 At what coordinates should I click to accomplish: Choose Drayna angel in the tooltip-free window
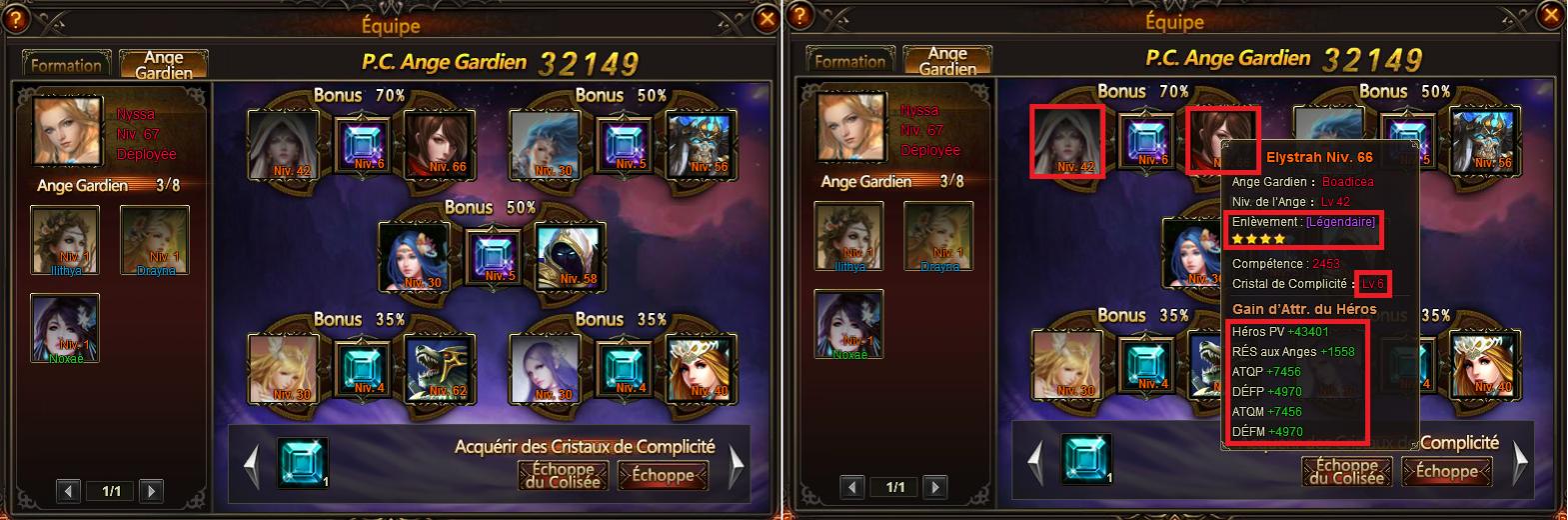pyautogui.click(x=155, y=238)
